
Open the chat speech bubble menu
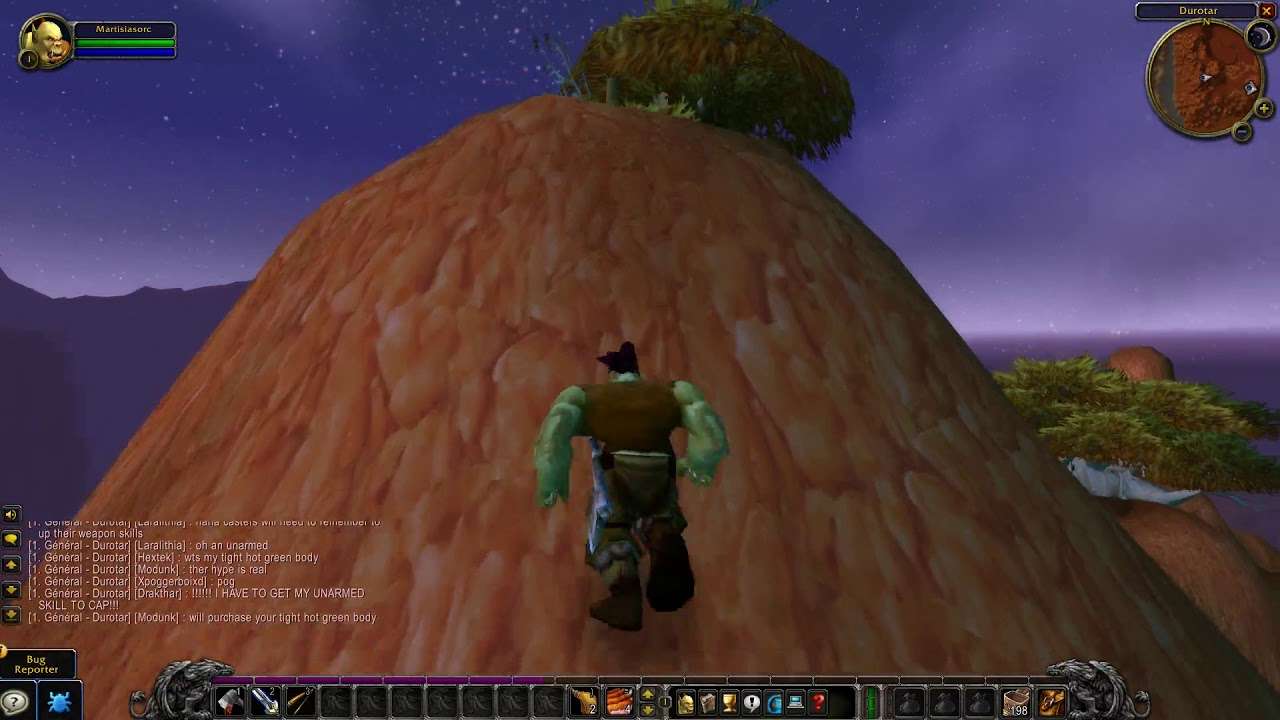11,539
